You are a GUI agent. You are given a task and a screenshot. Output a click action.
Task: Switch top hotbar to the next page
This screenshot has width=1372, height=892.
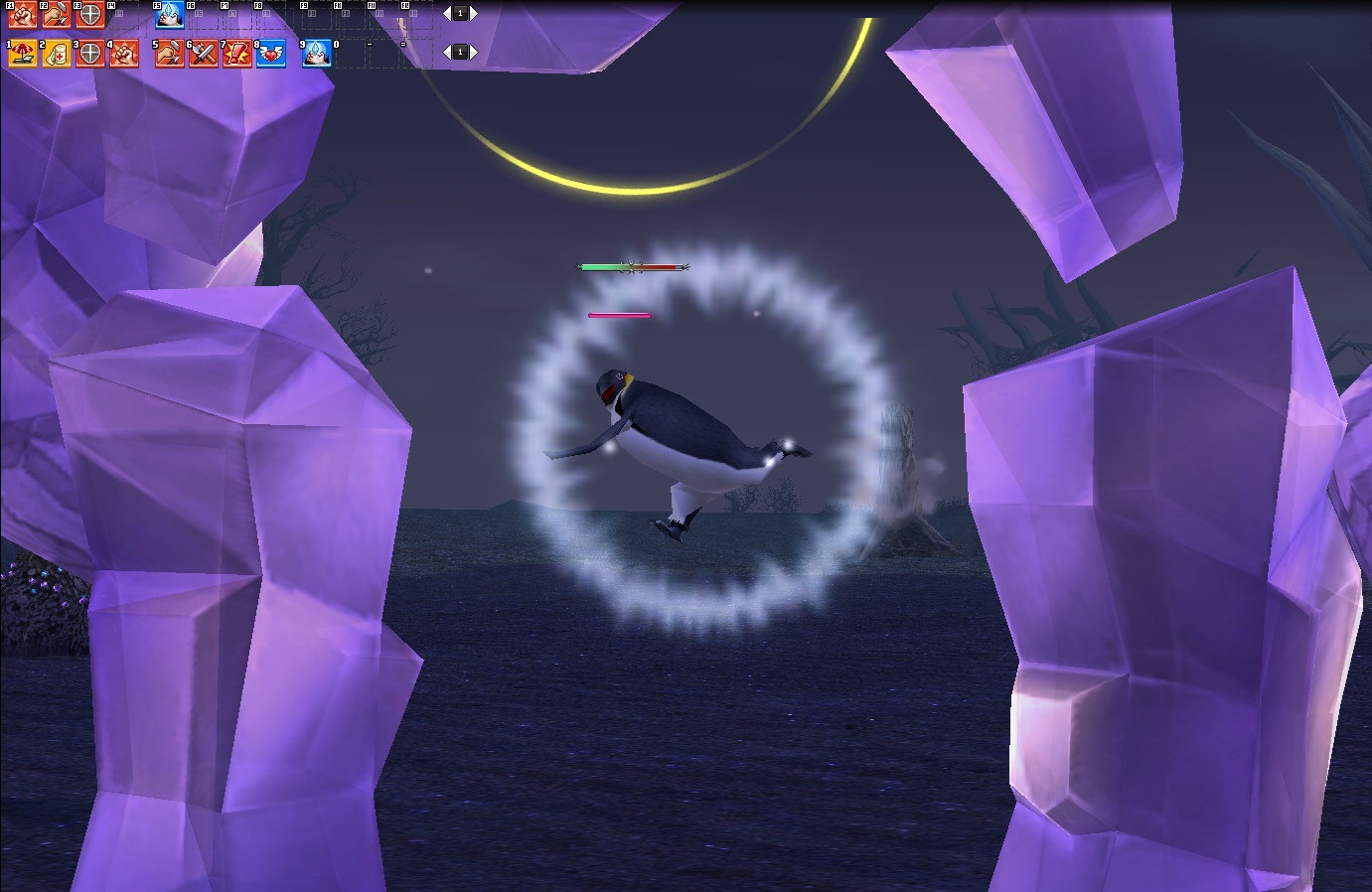[x=473, y=13]
